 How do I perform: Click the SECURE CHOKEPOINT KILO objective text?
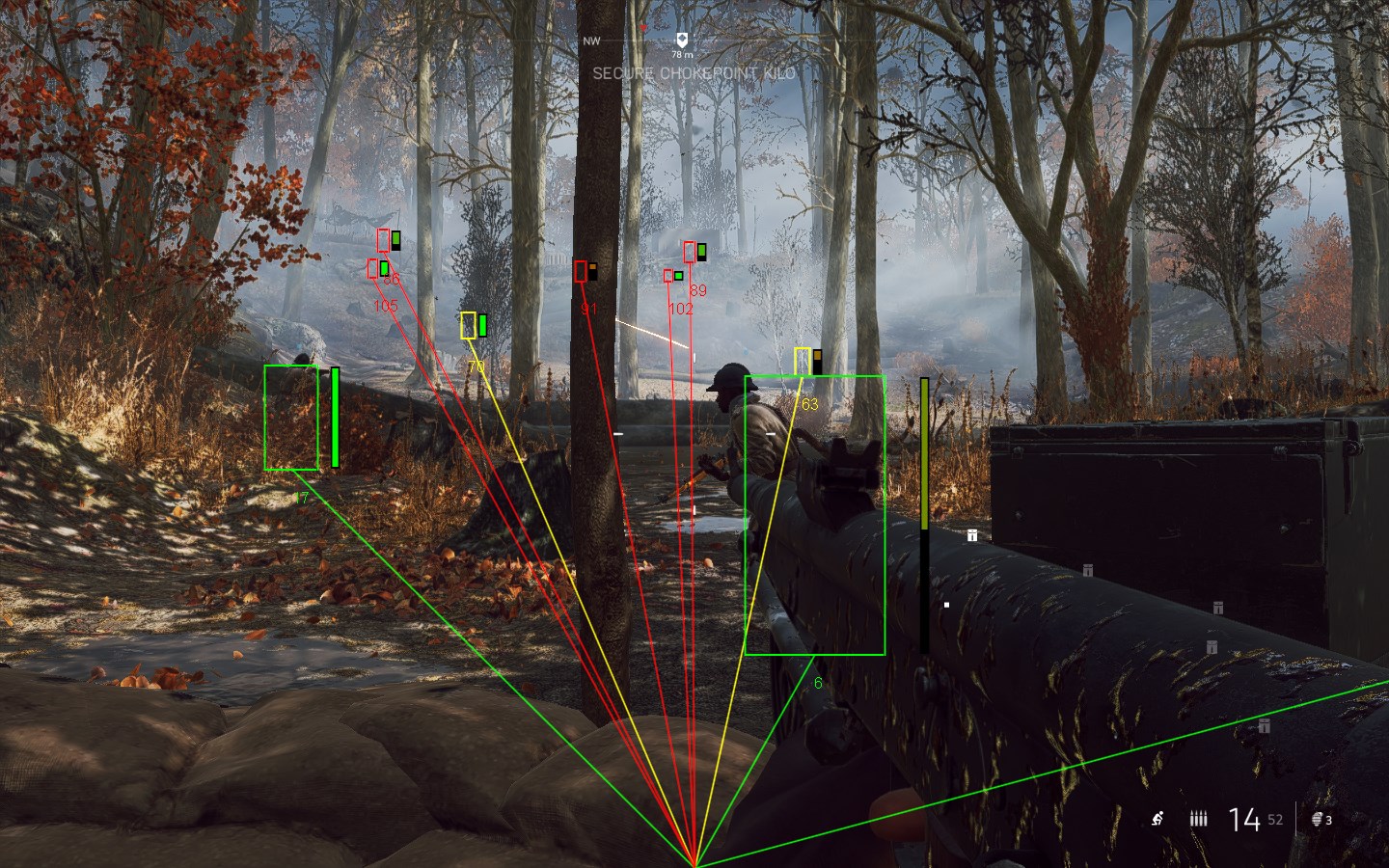694,70
